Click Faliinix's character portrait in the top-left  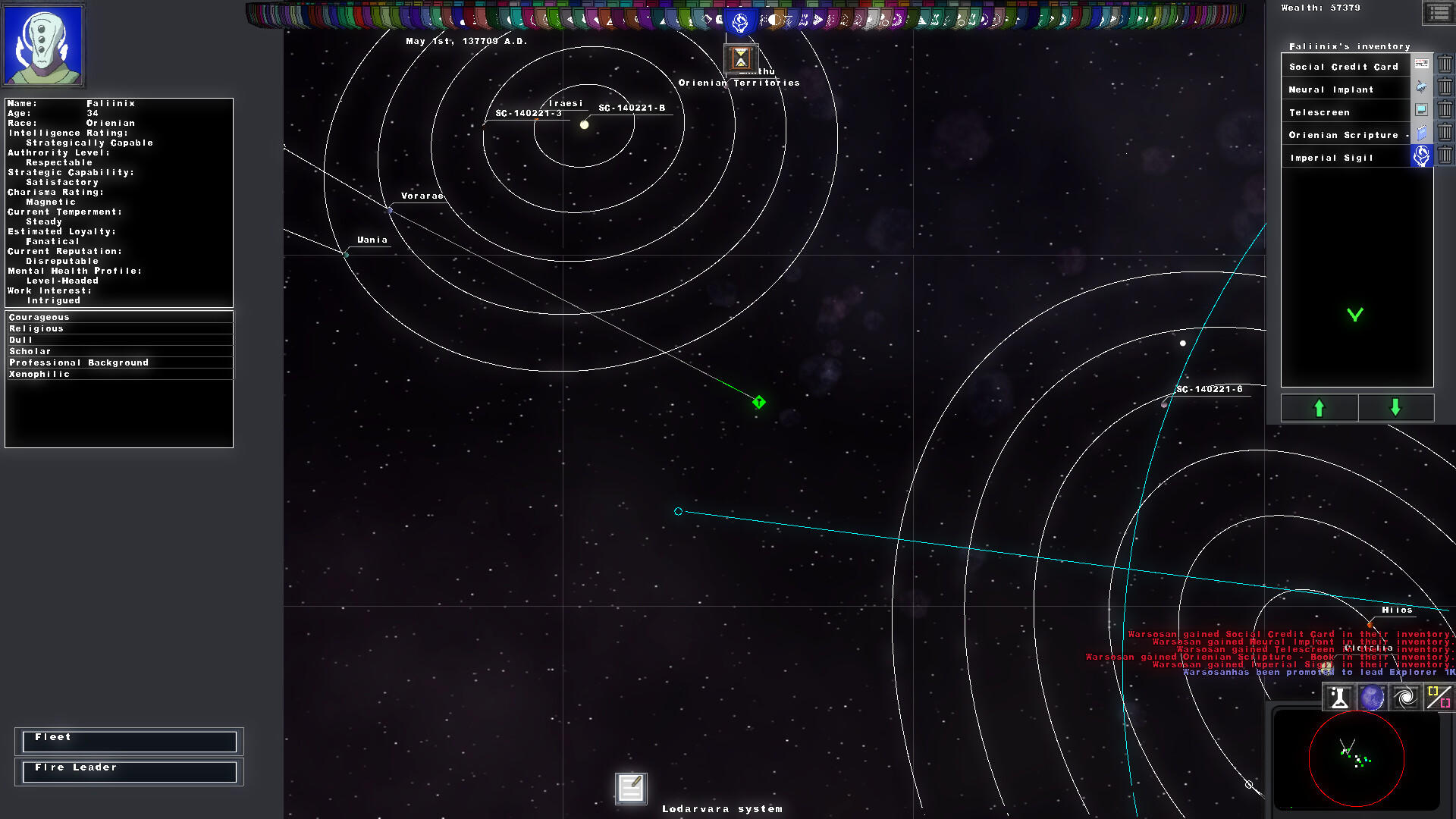click(43, 45)
